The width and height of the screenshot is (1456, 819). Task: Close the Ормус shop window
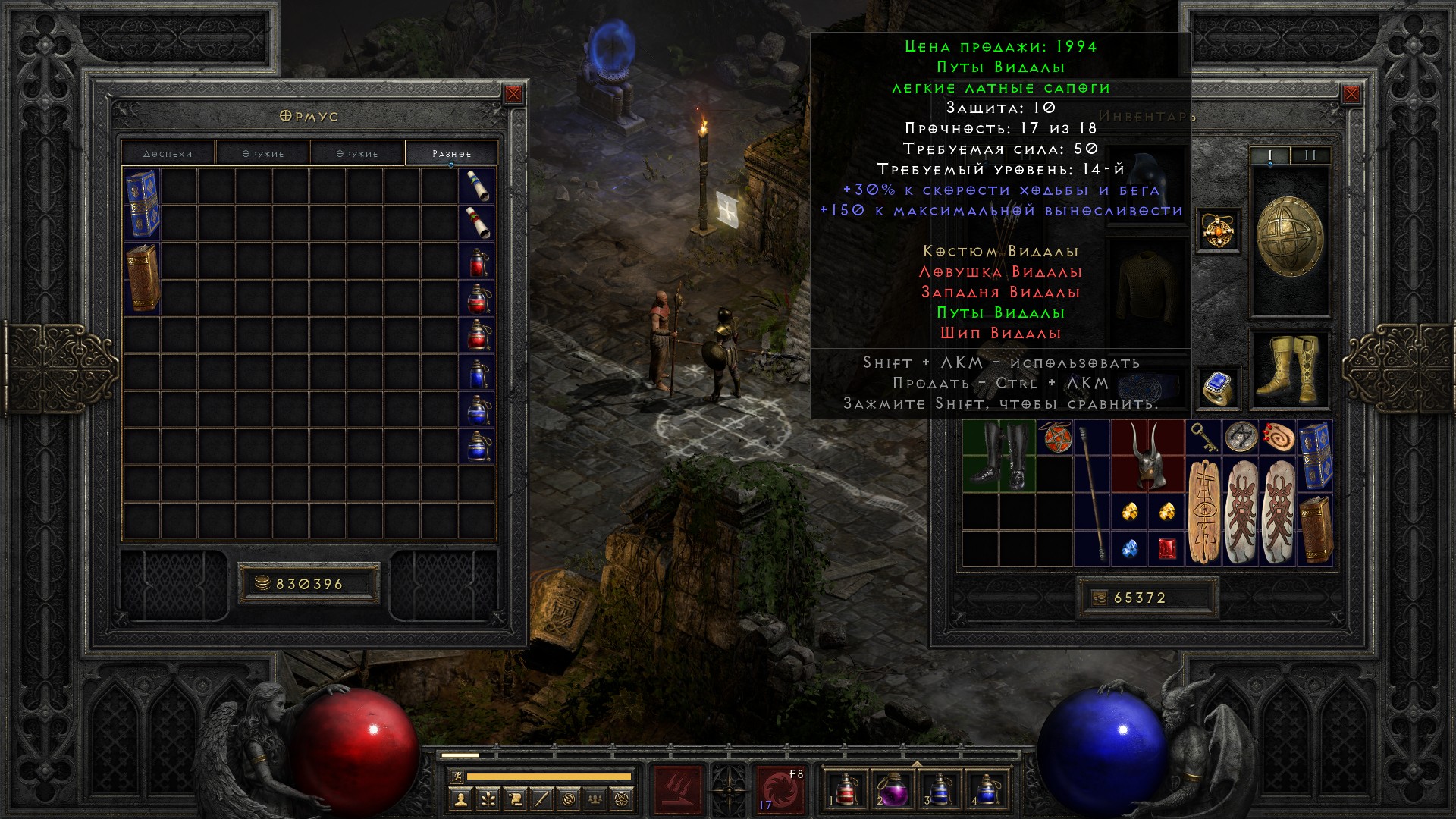tap(513, 94)
